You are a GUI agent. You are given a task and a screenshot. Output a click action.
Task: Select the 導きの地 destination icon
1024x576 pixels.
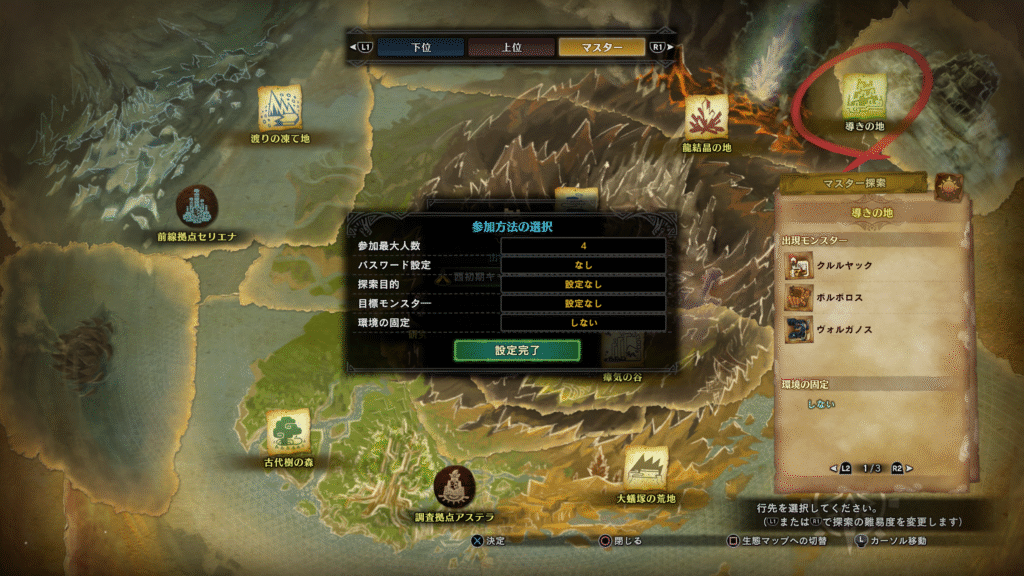(861, 97)
